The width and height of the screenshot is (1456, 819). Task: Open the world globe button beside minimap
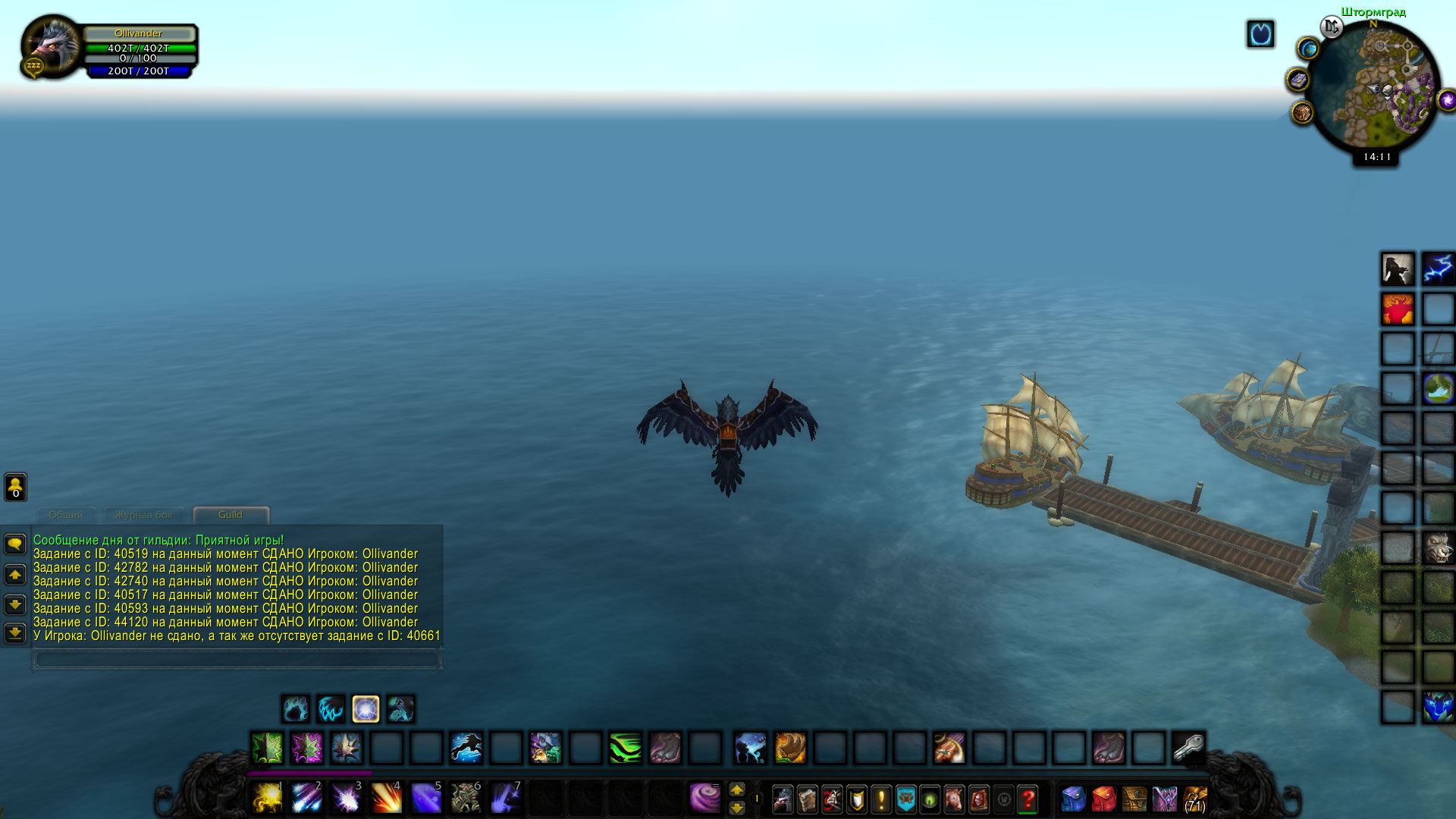coord(1308,49)
